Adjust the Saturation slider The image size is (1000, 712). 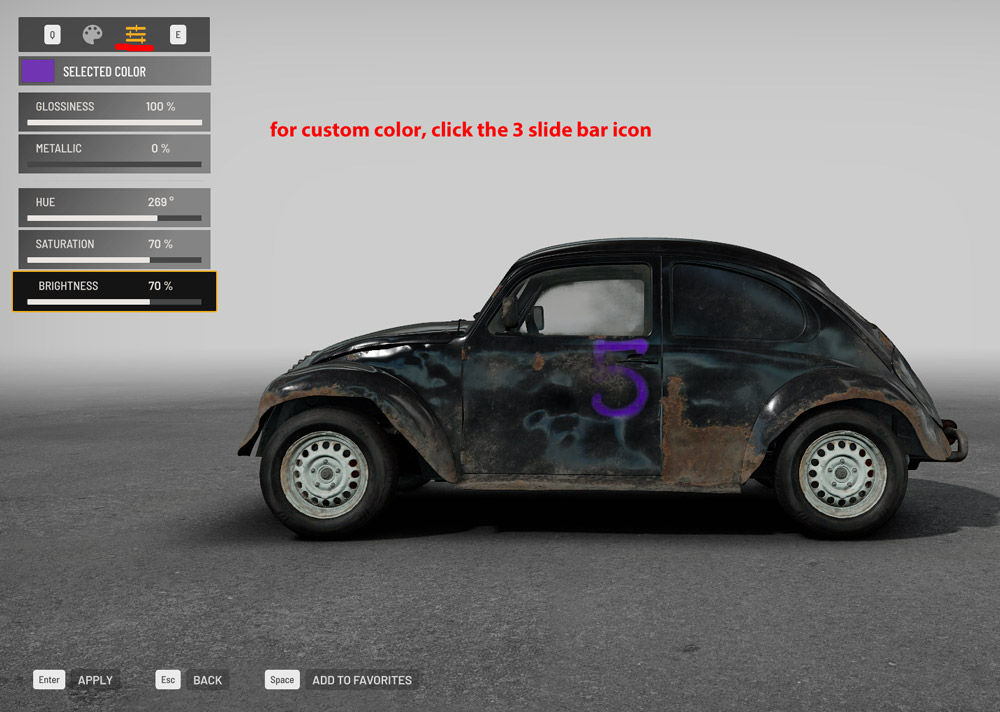(114, 259)
